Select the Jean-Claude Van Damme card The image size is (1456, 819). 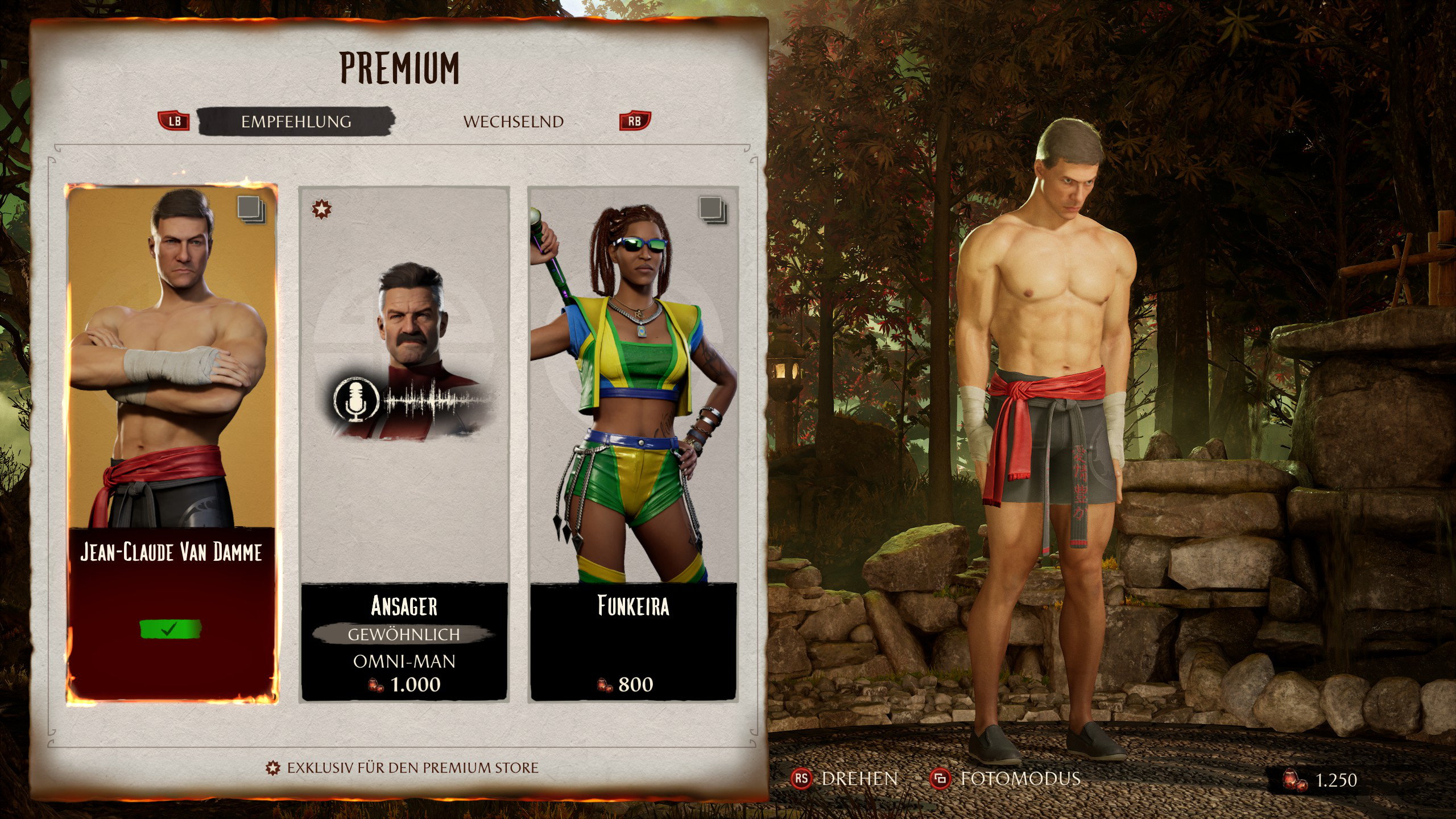coord(172,444)
